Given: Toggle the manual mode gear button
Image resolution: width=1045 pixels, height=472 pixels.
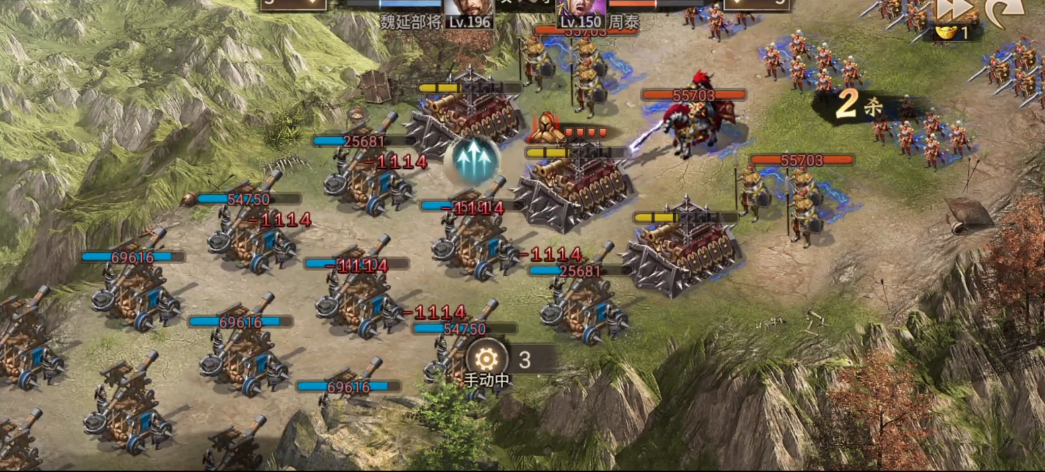Looking at the screenshot, I should point(486,358).
